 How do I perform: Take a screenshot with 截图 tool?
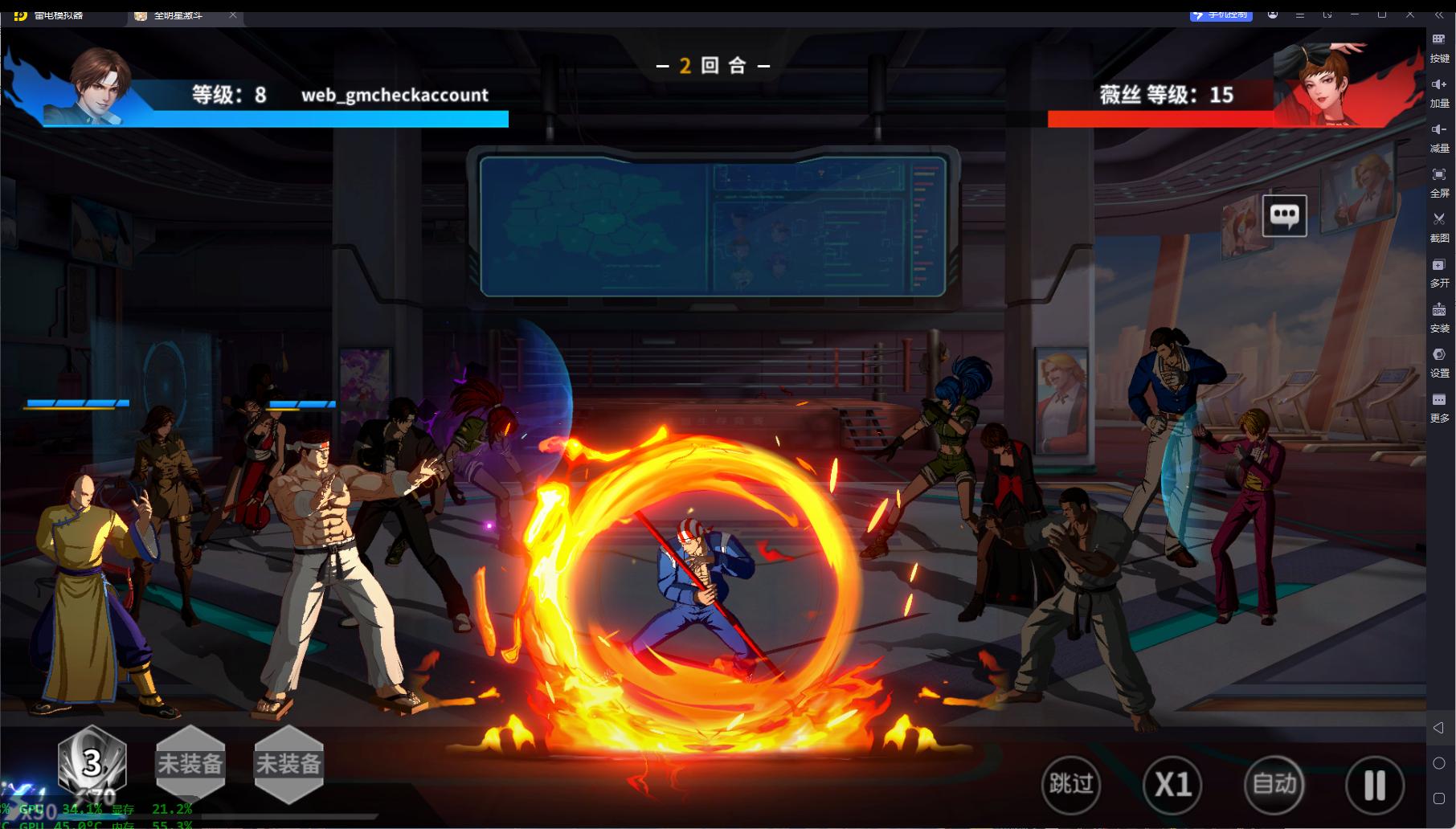1439,226
